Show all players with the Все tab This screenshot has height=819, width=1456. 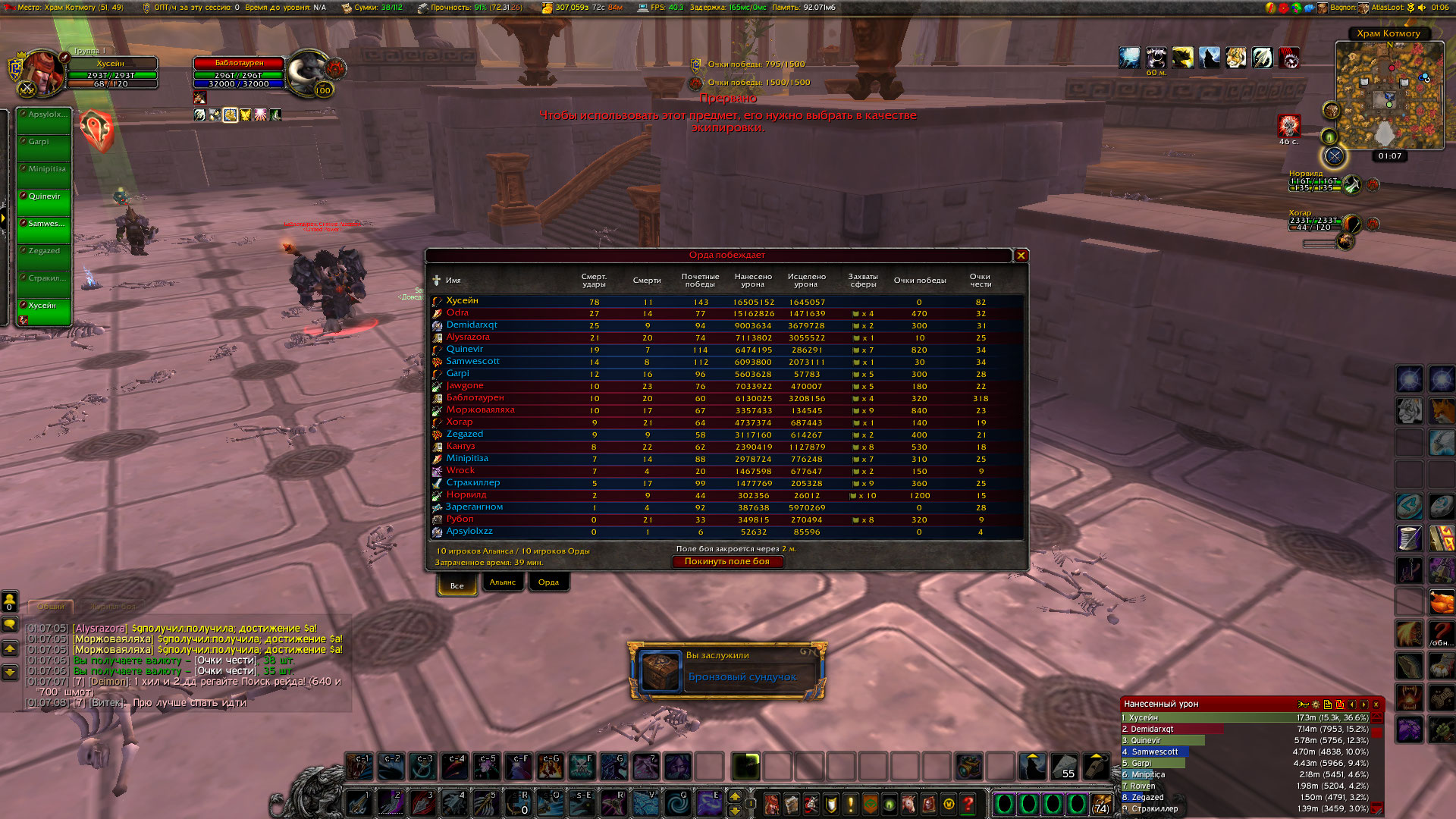[x=457, y=585]
